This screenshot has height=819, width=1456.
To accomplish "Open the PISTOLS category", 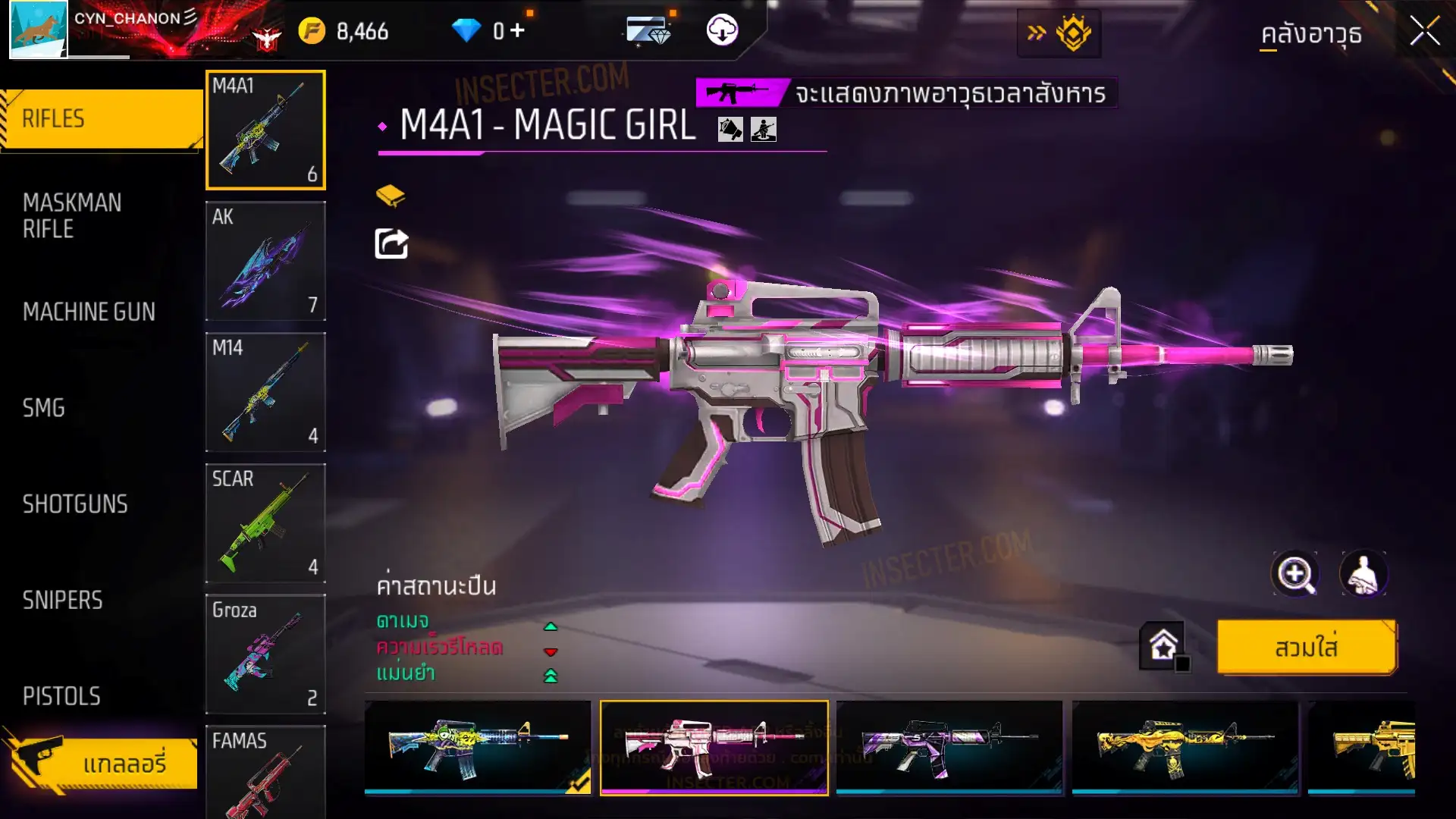I will (x=61, y=696).
